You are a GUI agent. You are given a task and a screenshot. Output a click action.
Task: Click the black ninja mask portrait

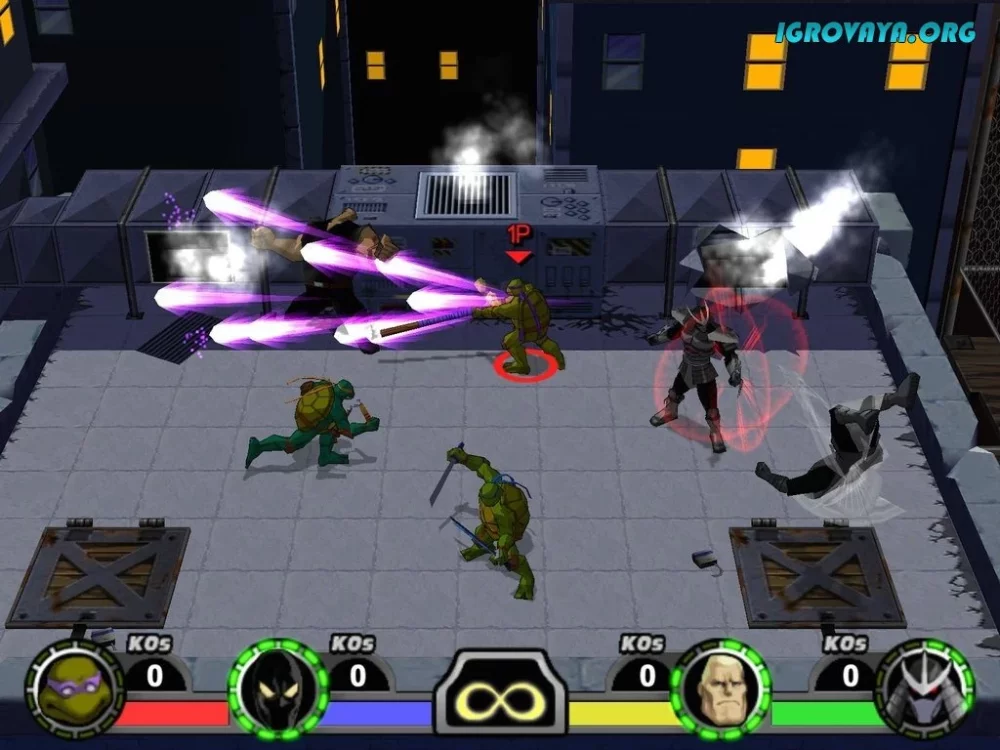coord(278,690)
